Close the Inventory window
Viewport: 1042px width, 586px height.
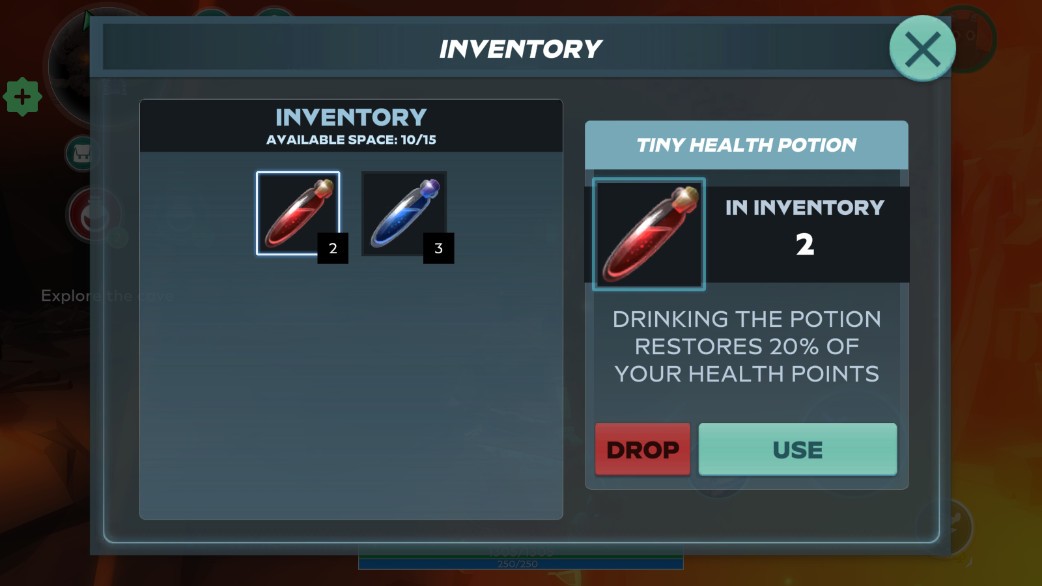(922, 48)
